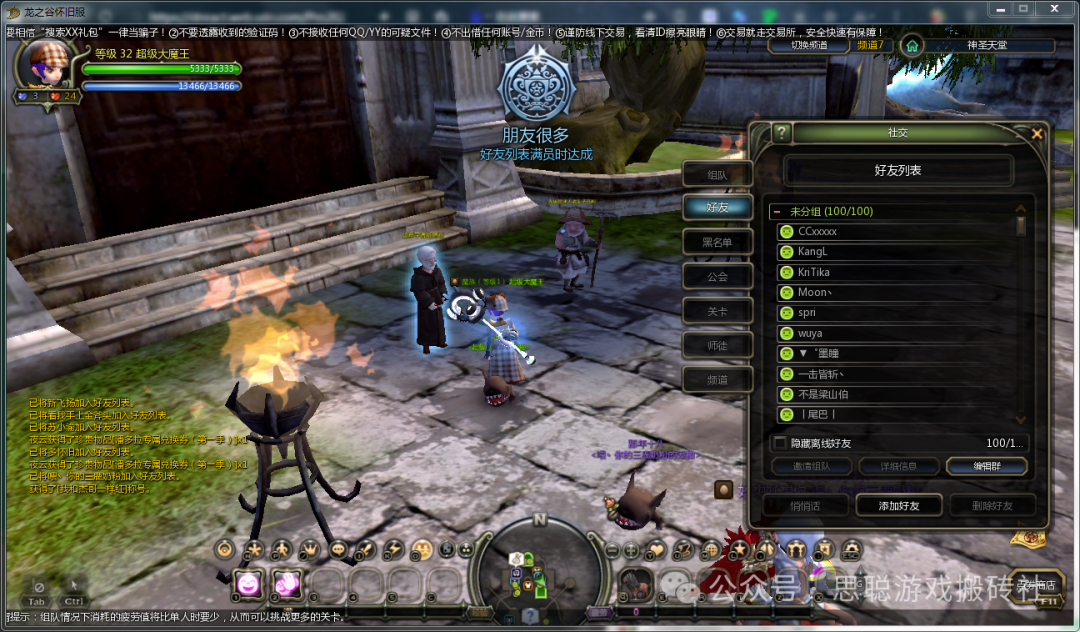The width and height of the screenshot is (1080, 632).
Task: Select the 关卡 stage tab
Action: (717, 311)
